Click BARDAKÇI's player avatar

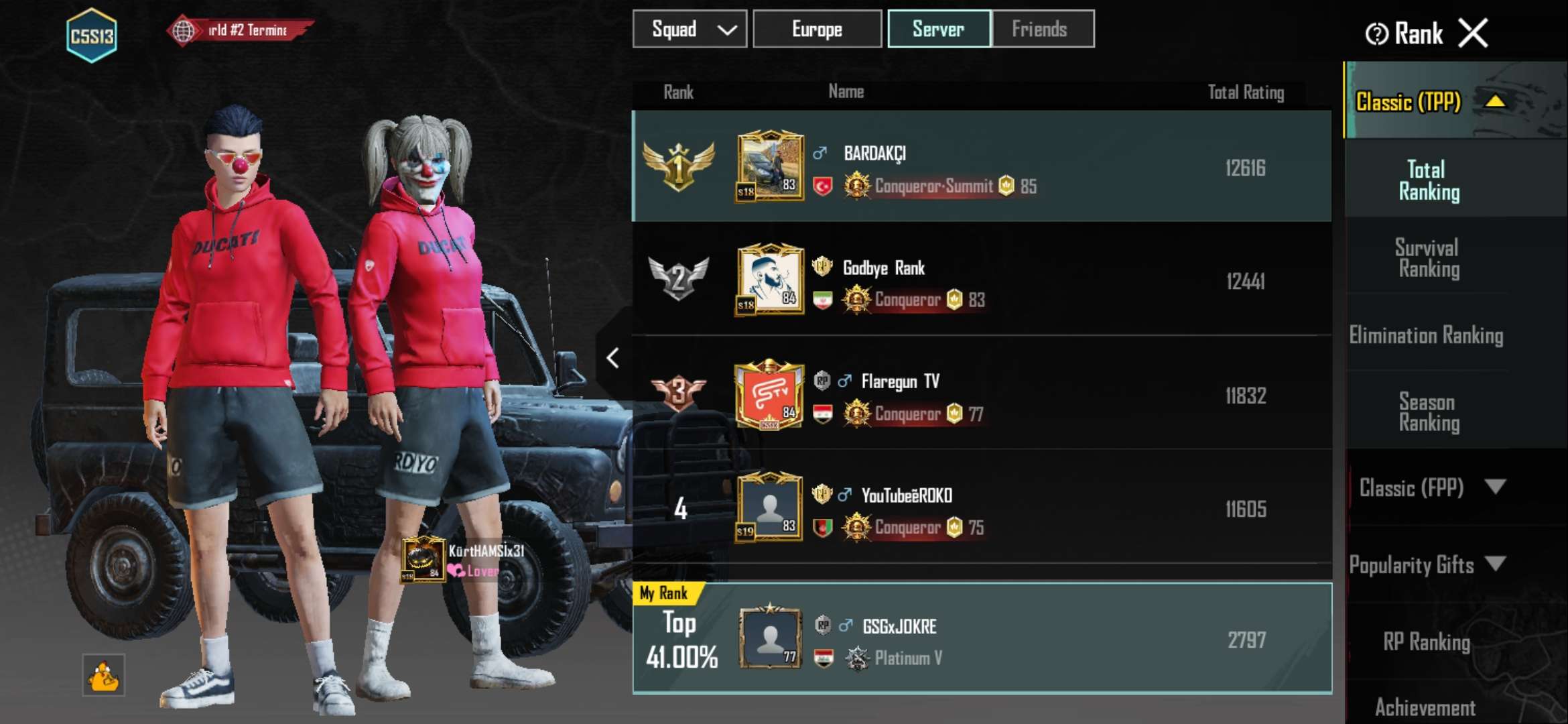(771, 166)
